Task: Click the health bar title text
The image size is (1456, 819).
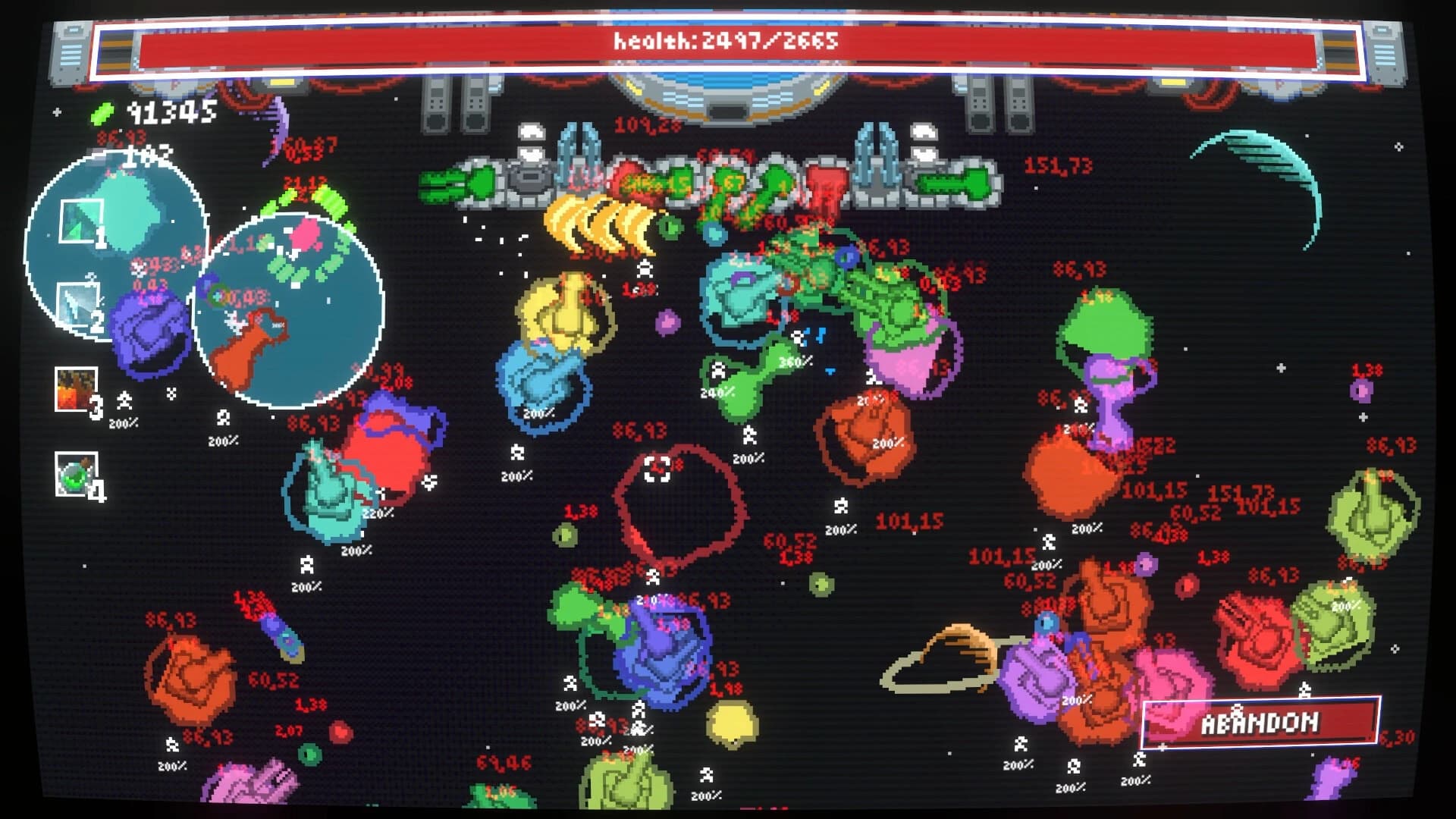Action: (726, 43)
